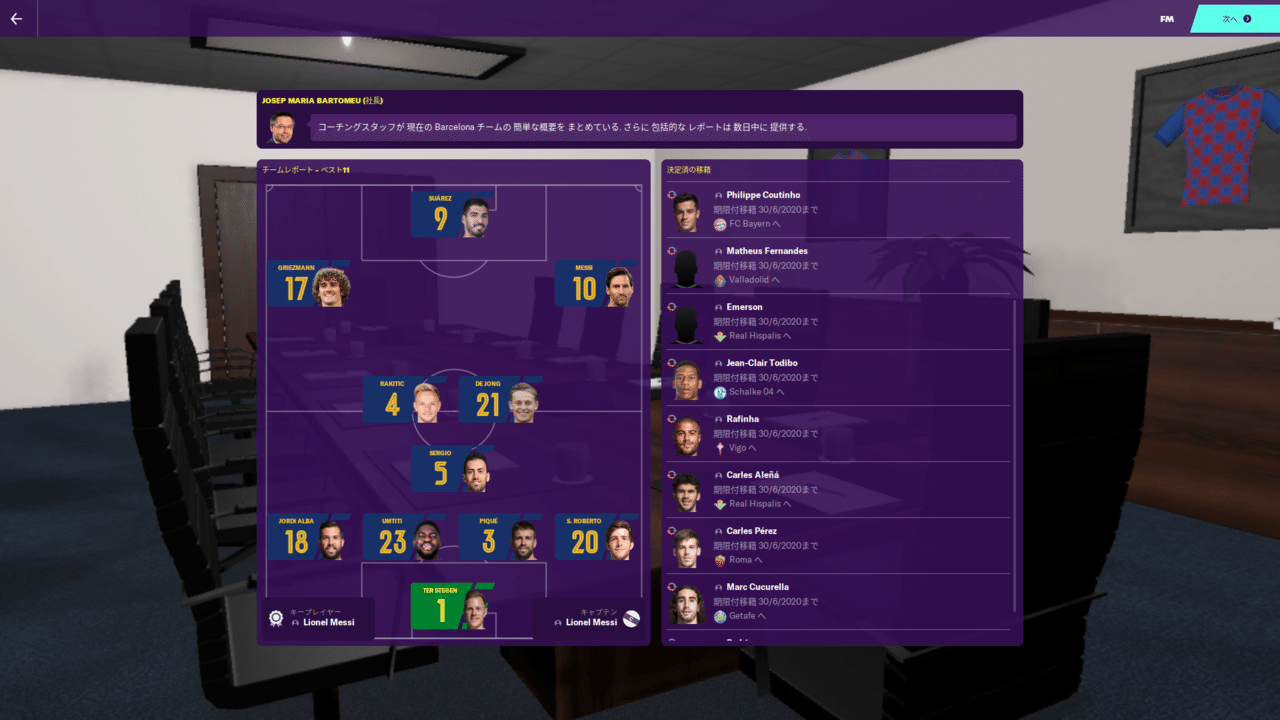Open Jean-Clair Todibo's transfer row
Screen dimensions: 1280x720
[x=838, y=377]
